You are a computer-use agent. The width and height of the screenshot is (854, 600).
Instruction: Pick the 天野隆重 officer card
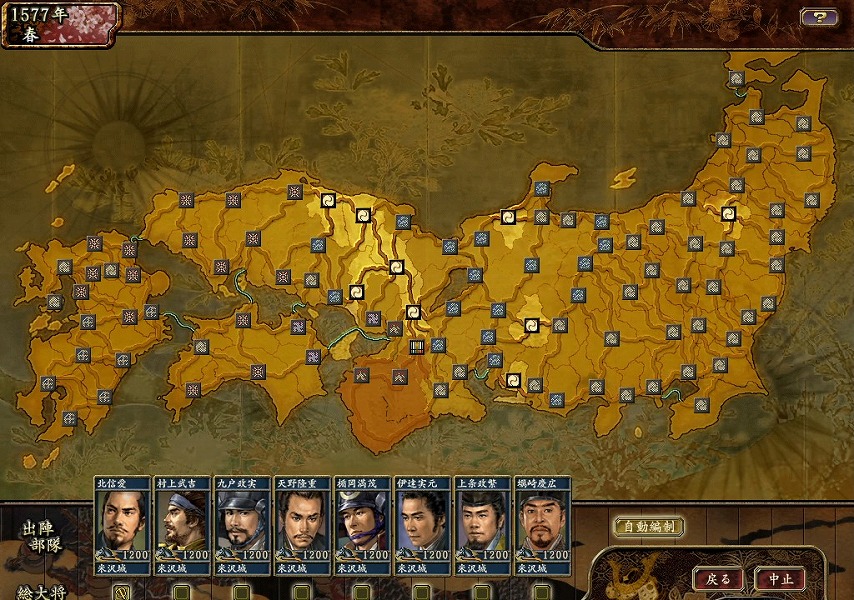[x=302, y=524]
